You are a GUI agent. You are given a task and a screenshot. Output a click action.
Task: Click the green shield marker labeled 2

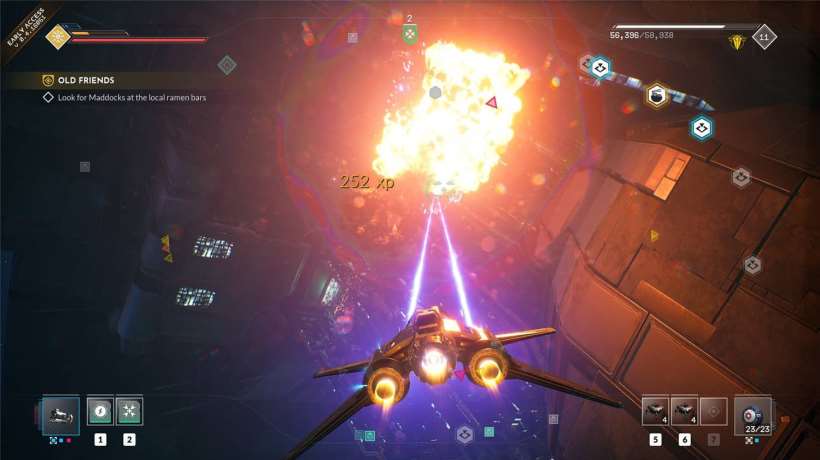409,35
